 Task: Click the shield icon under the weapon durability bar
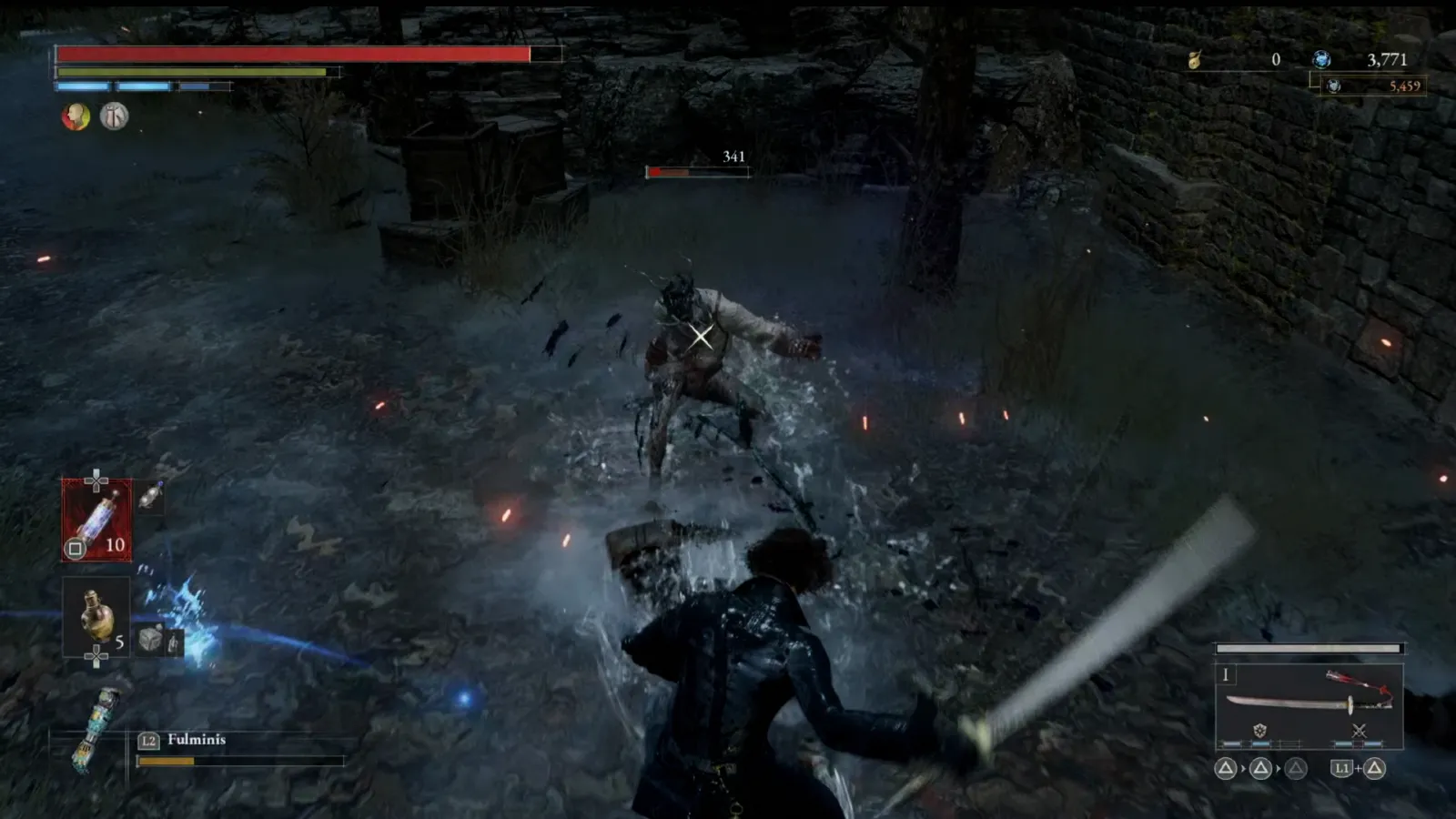(x=1259, y=730)
